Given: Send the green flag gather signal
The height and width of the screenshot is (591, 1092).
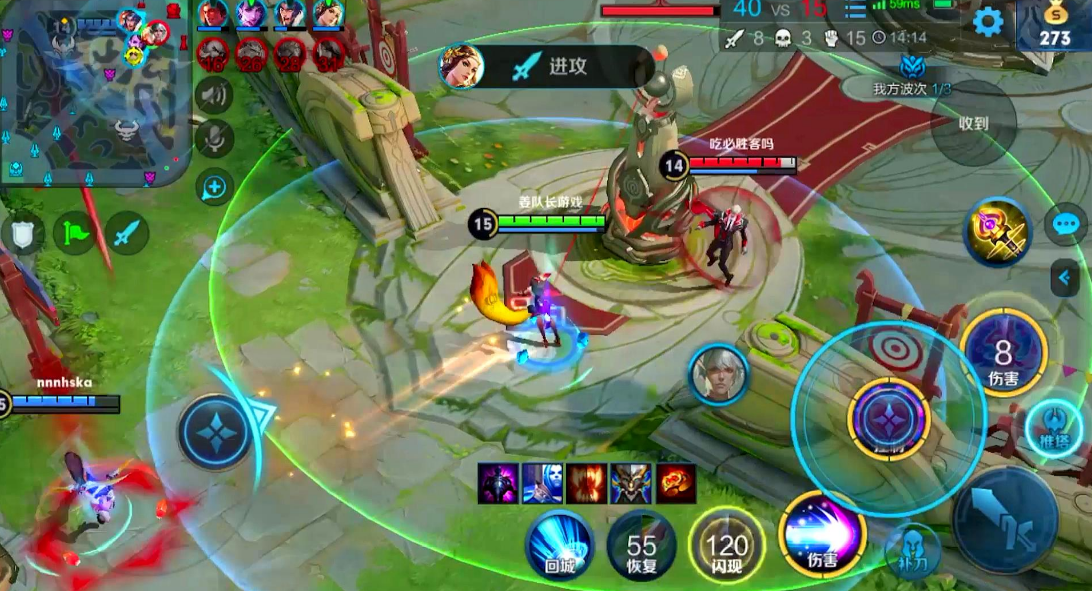Looking at the screenshot, I should (75, 233).
